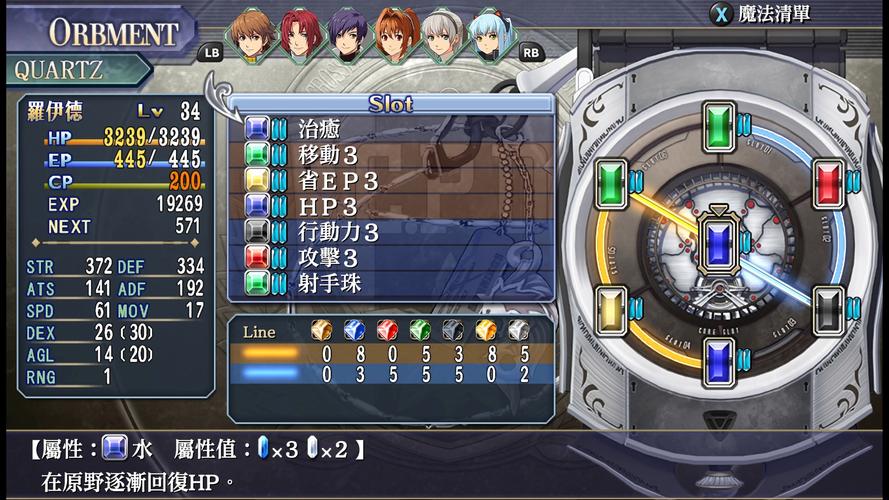Select the central core slot blue quartz
The image size is (889, 500).
(718, 244)
